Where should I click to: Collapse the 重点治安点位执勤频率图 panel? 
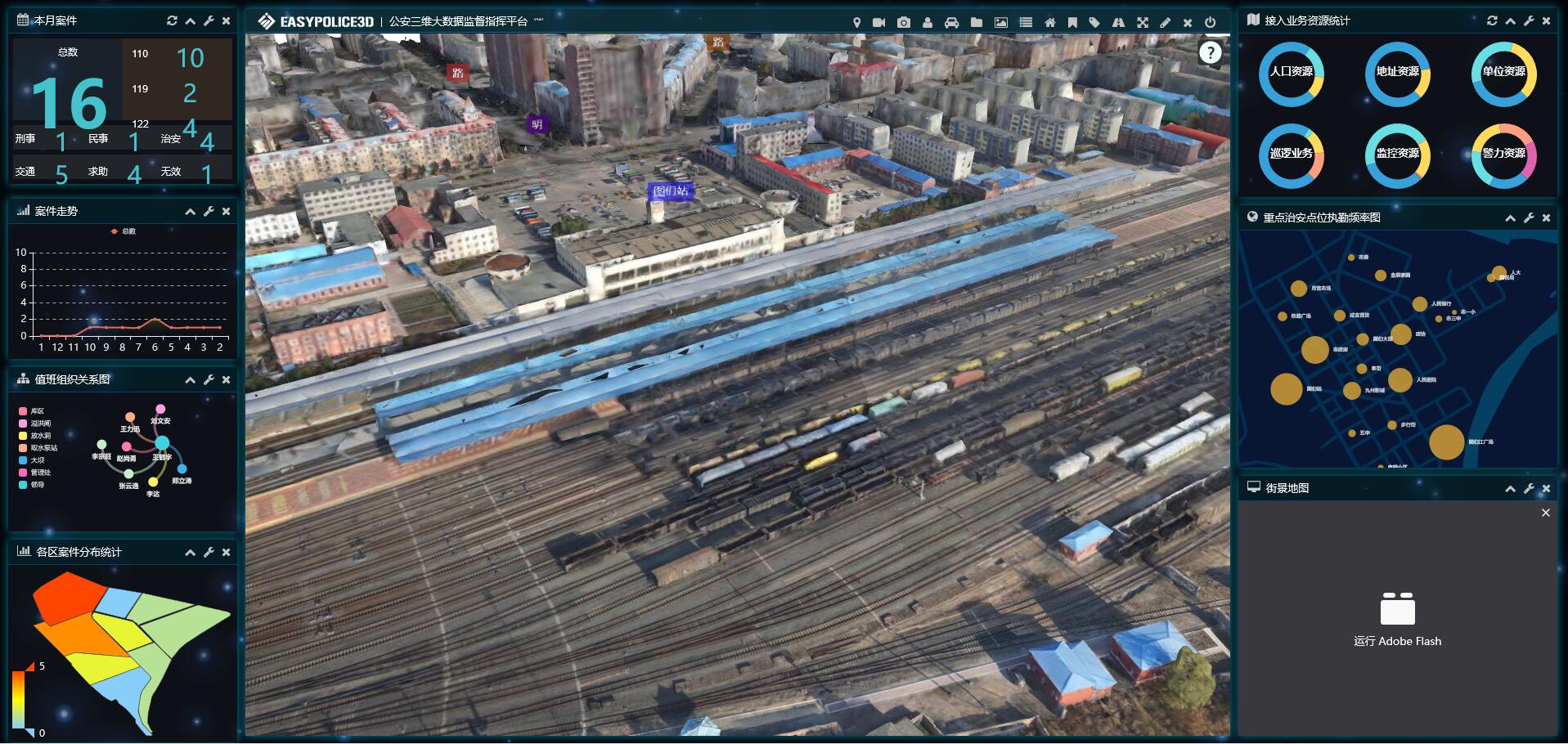click(x=1510, y=218)
